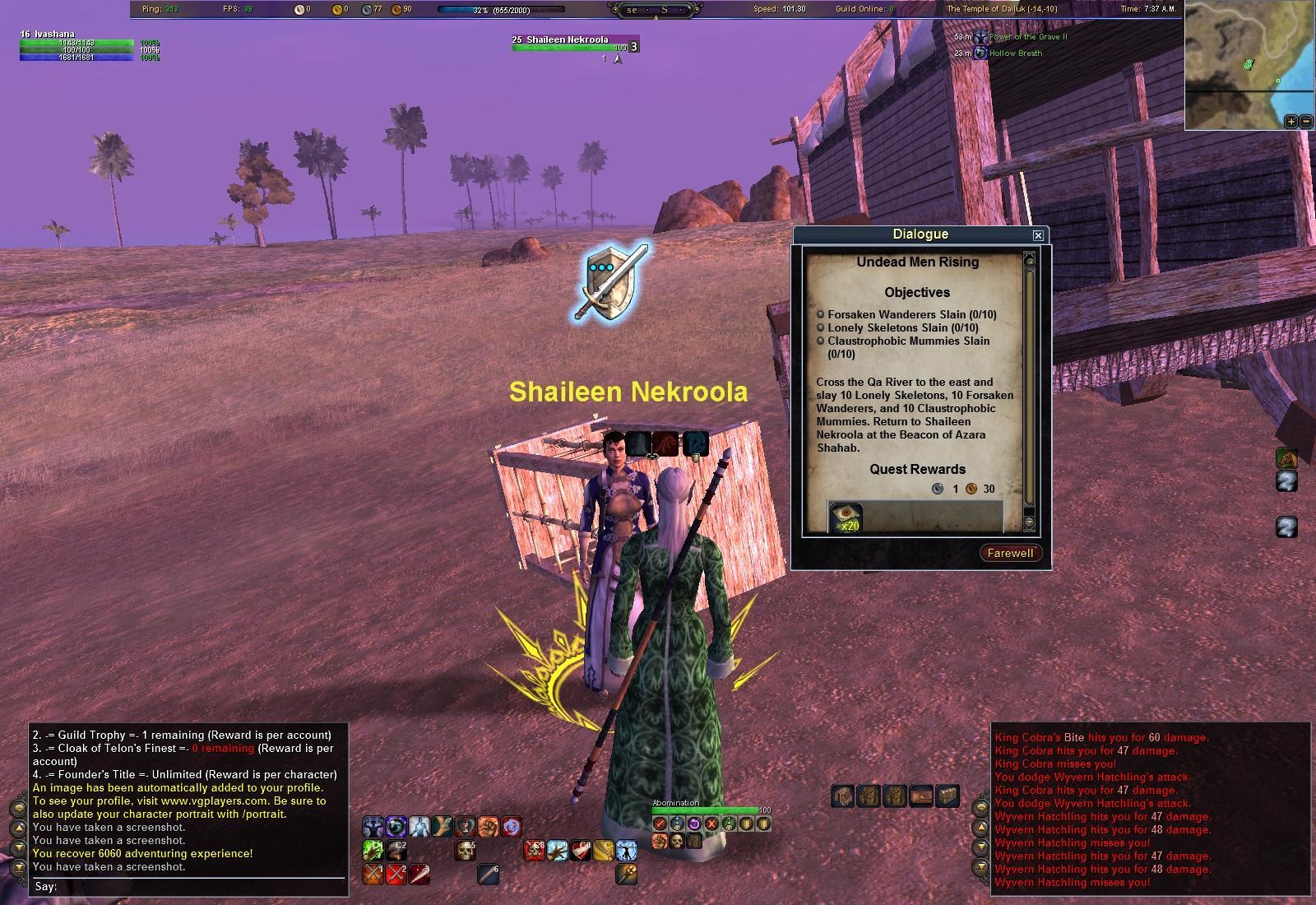The image size is (1316, 905).
Task: Activate the staff icon in hotbar slot 6
Action: point(488,875)
